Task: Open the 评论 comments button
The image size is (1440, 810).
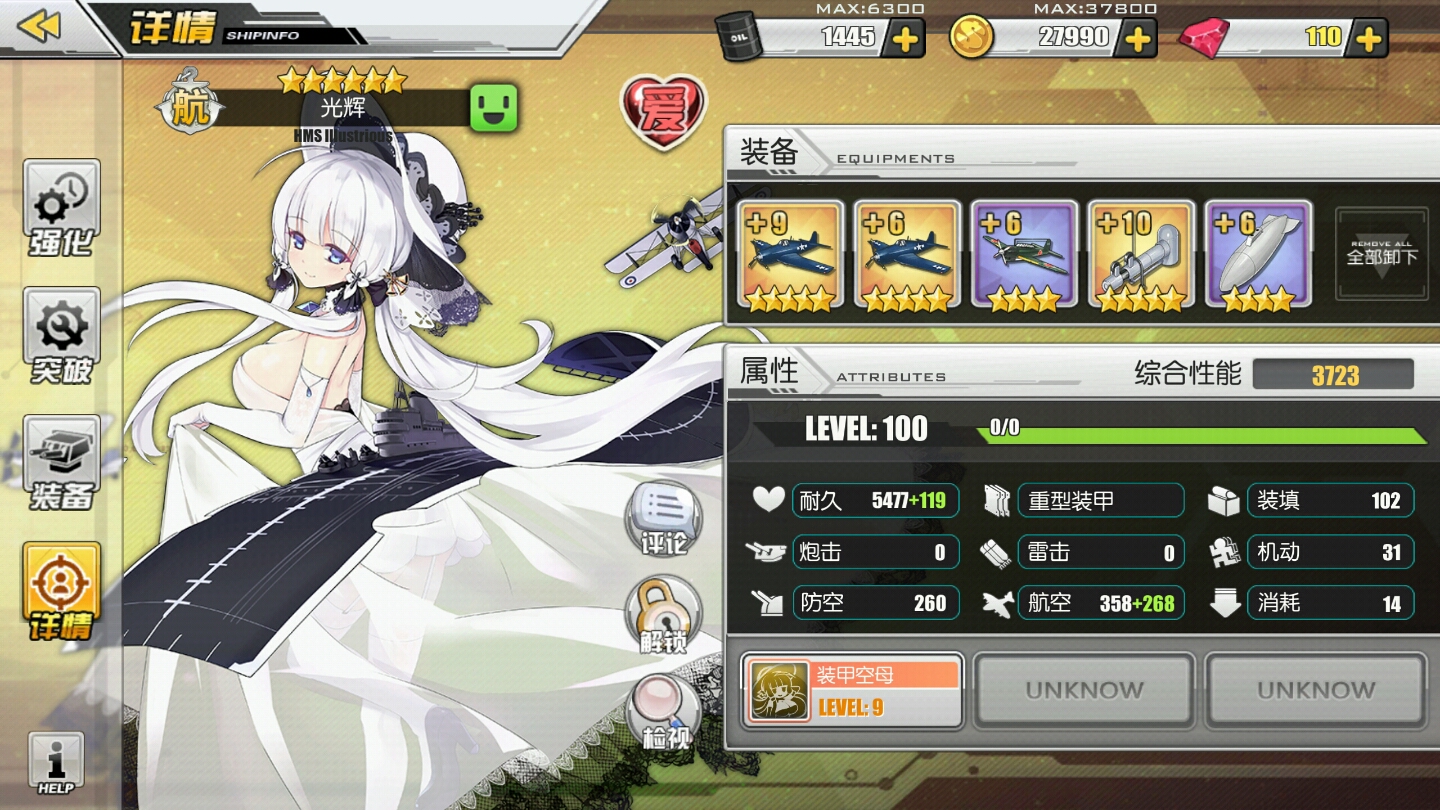Action: 664,520
